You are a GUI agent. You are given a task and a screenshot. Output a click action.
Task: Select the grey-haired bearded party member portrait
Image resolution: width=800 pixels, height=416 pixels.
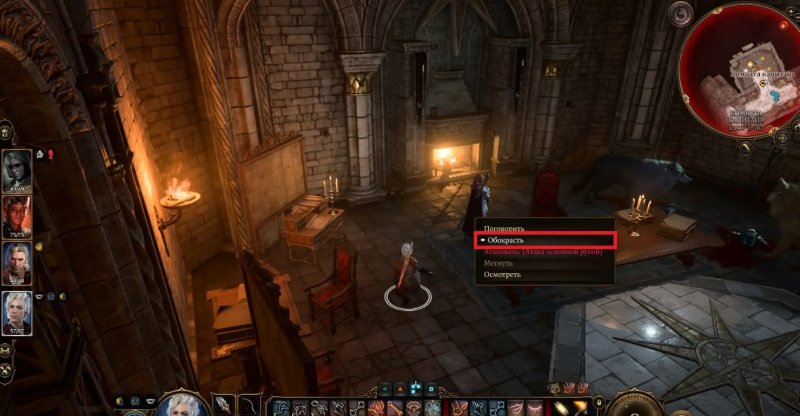pyautogui.click(x=17, y=262)
